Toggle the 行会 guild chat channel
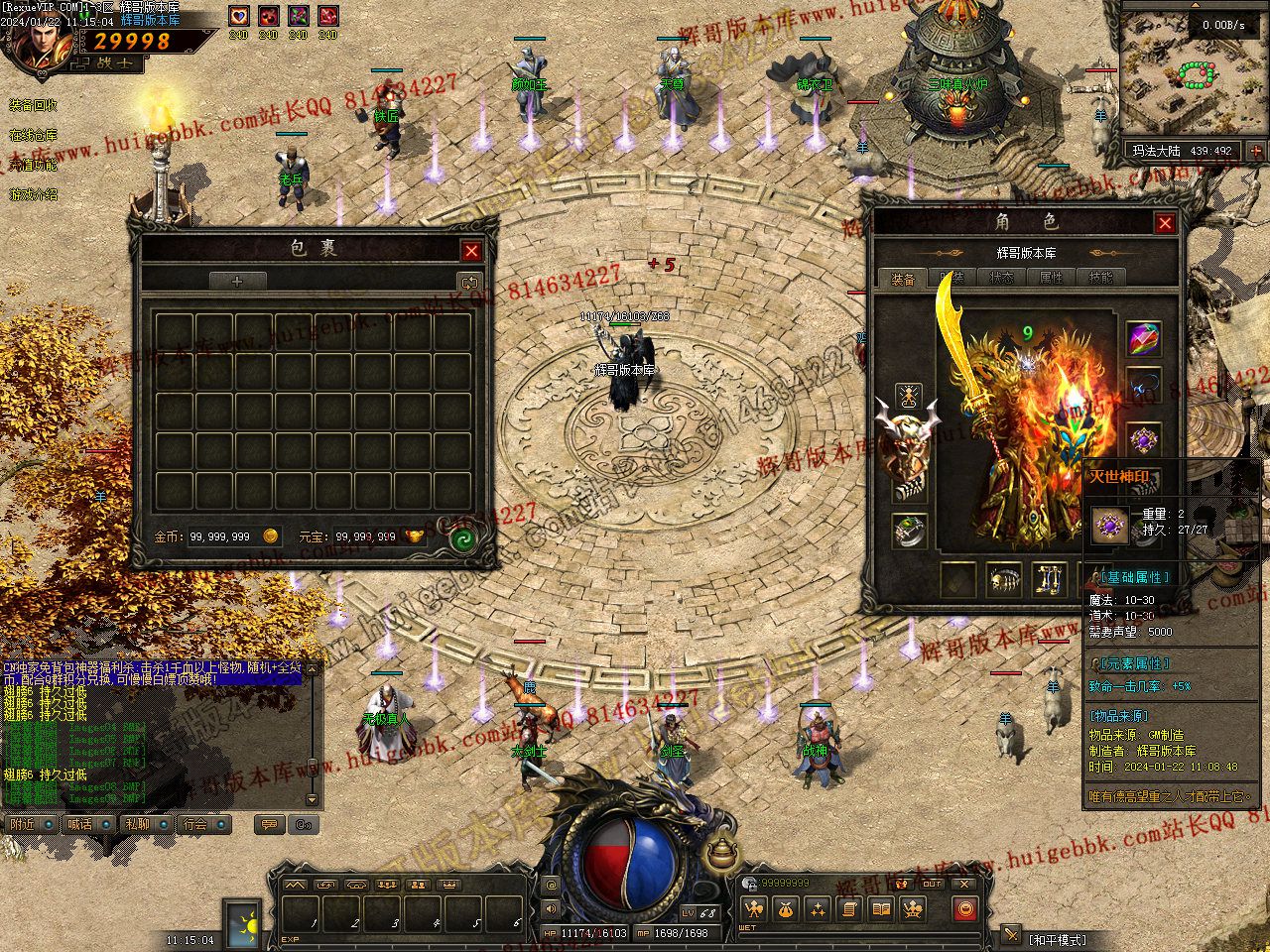This screenshot has height=952, width=1270. (196, 824)
